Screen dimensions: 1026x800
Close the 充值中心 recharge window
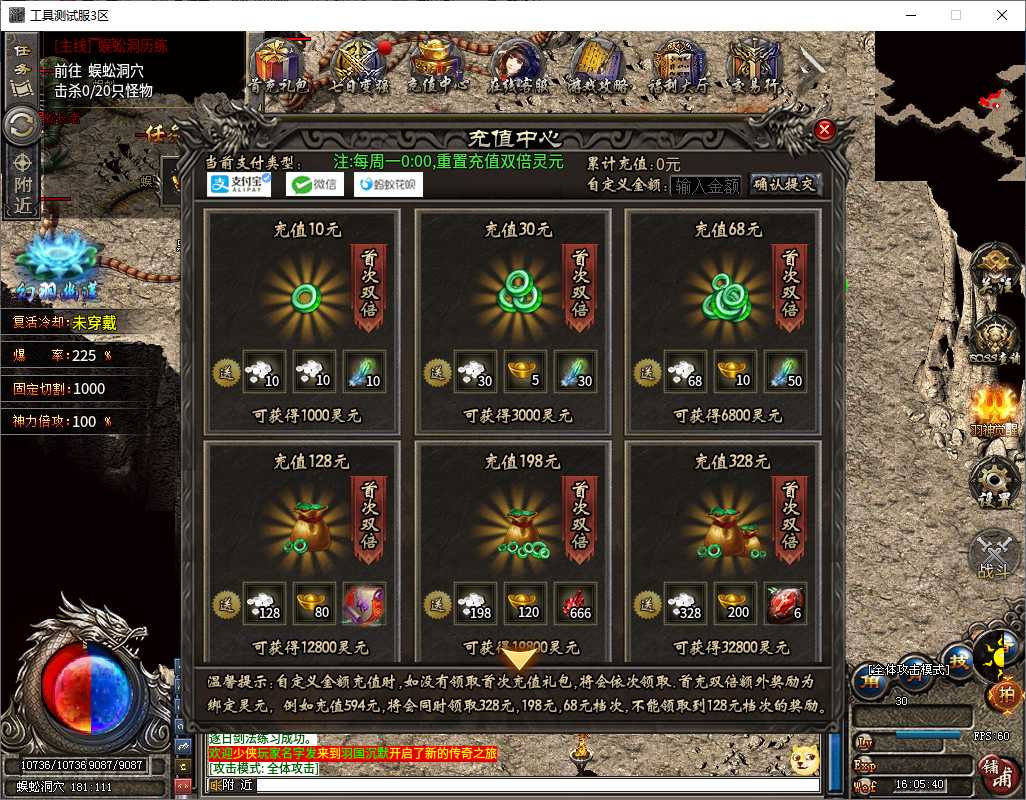[x=825, y=130]
